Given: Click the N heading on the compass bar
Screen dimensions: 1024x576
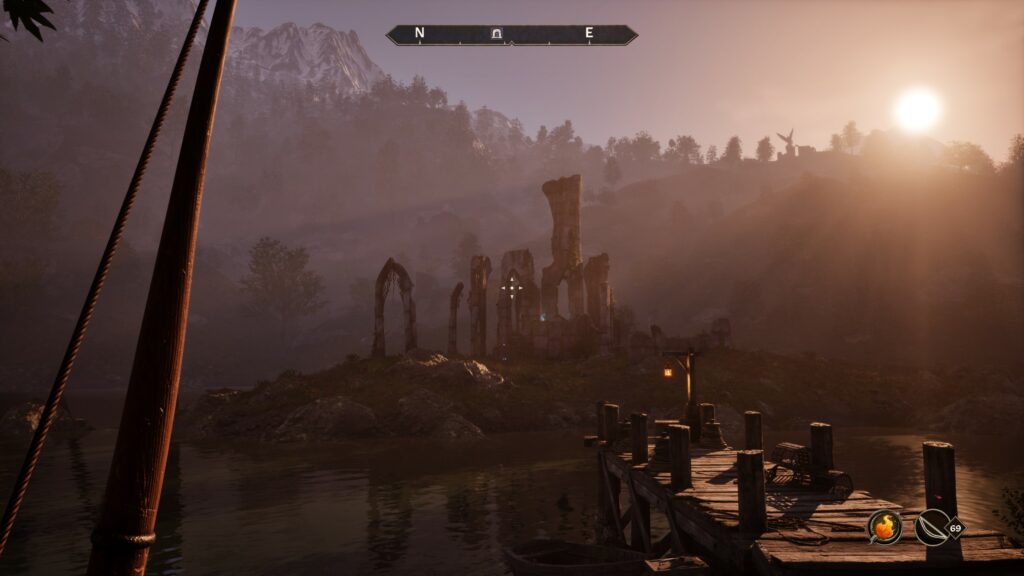Looking at the screenshot, I should pyautogui.click(x=419, y=33).
